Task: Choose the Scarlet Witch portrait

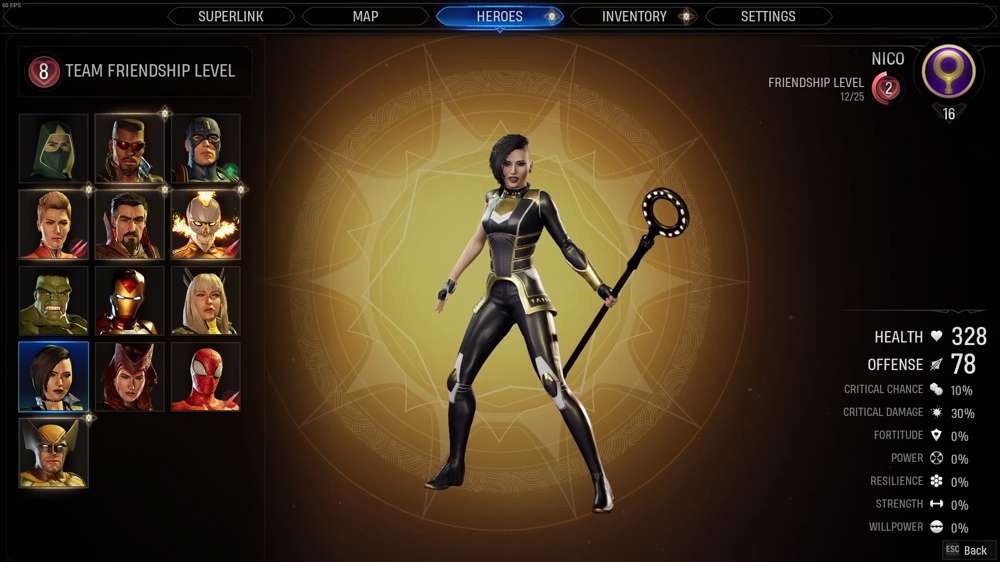Action: tap(130, 377)
